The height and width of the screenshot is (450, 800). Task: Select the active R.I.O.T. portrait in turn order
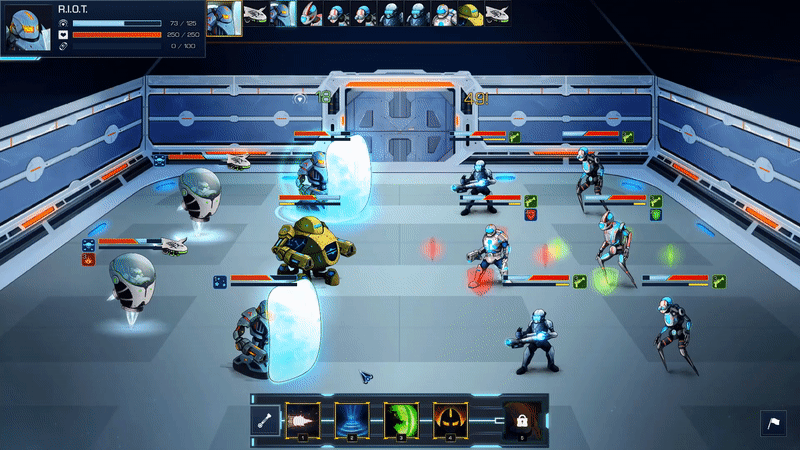[x=224, y=16]
